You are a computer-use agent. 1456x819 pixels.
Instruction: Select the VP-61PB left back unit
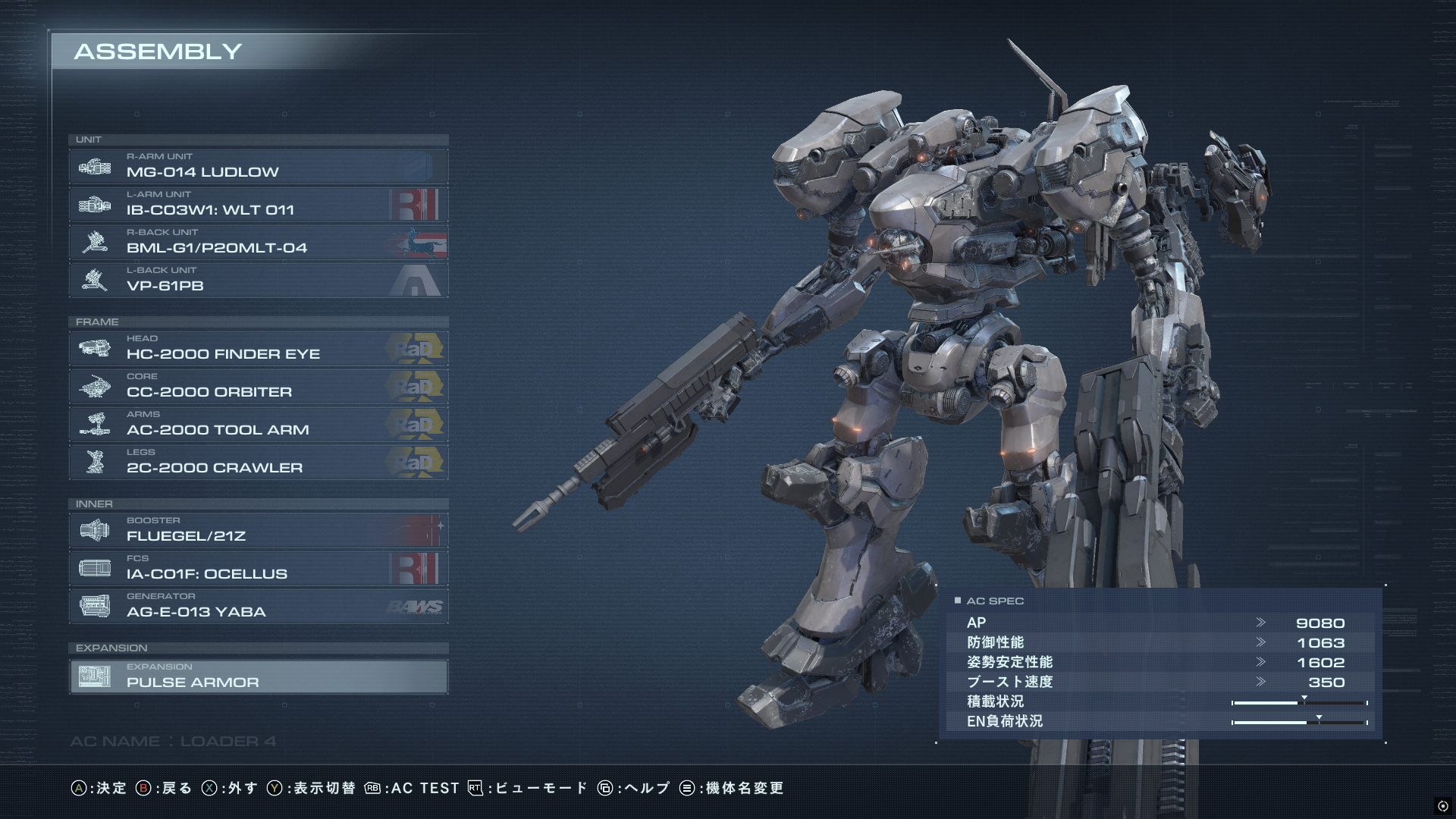coord(258,280)
